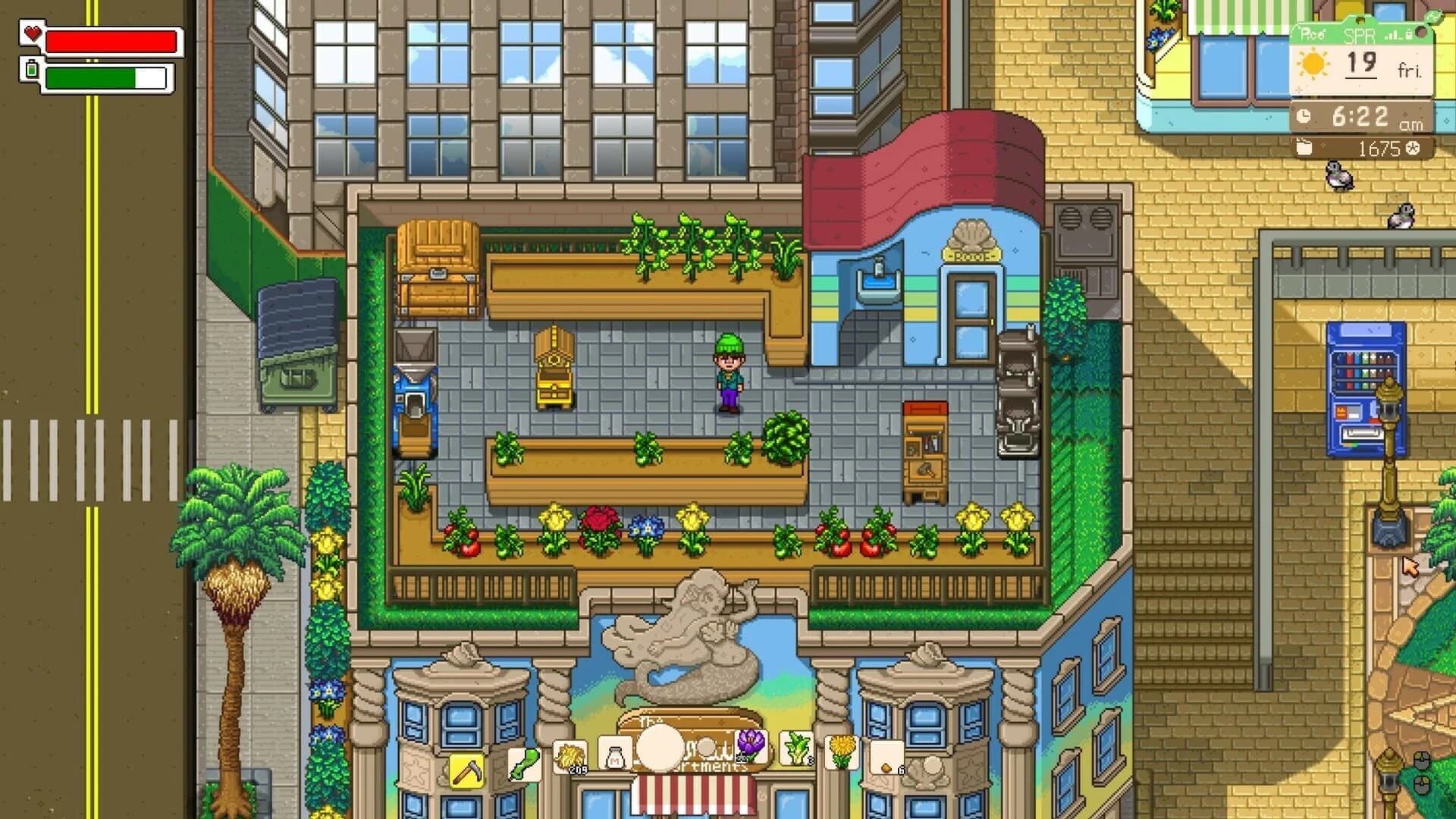1456x819 pixels.
Task: Click the Friday date panel showing 19
Action: [x=1361, y=64]
